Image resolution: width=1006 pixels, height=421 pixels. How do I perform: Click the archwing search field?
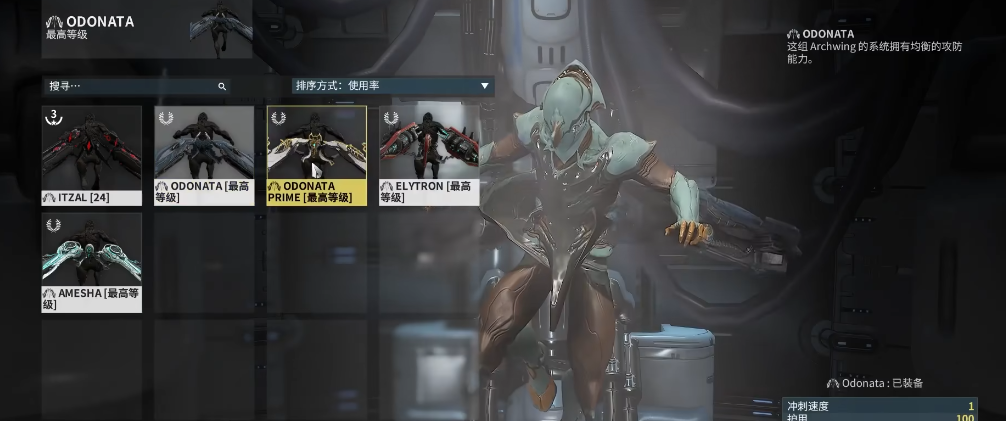[x=130, y=86]
